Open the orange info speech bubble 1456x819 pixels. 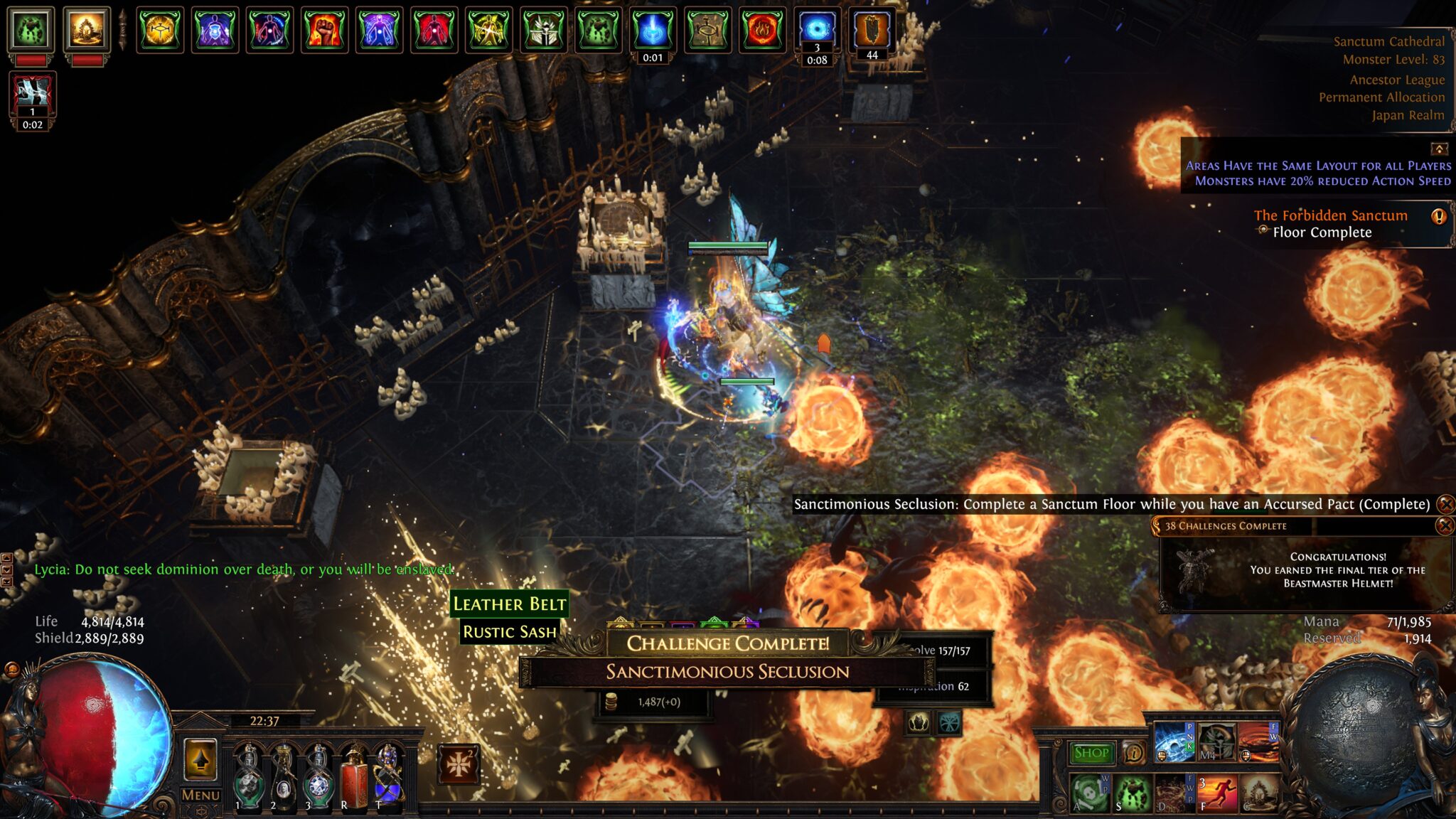(x=1133, y=752)
